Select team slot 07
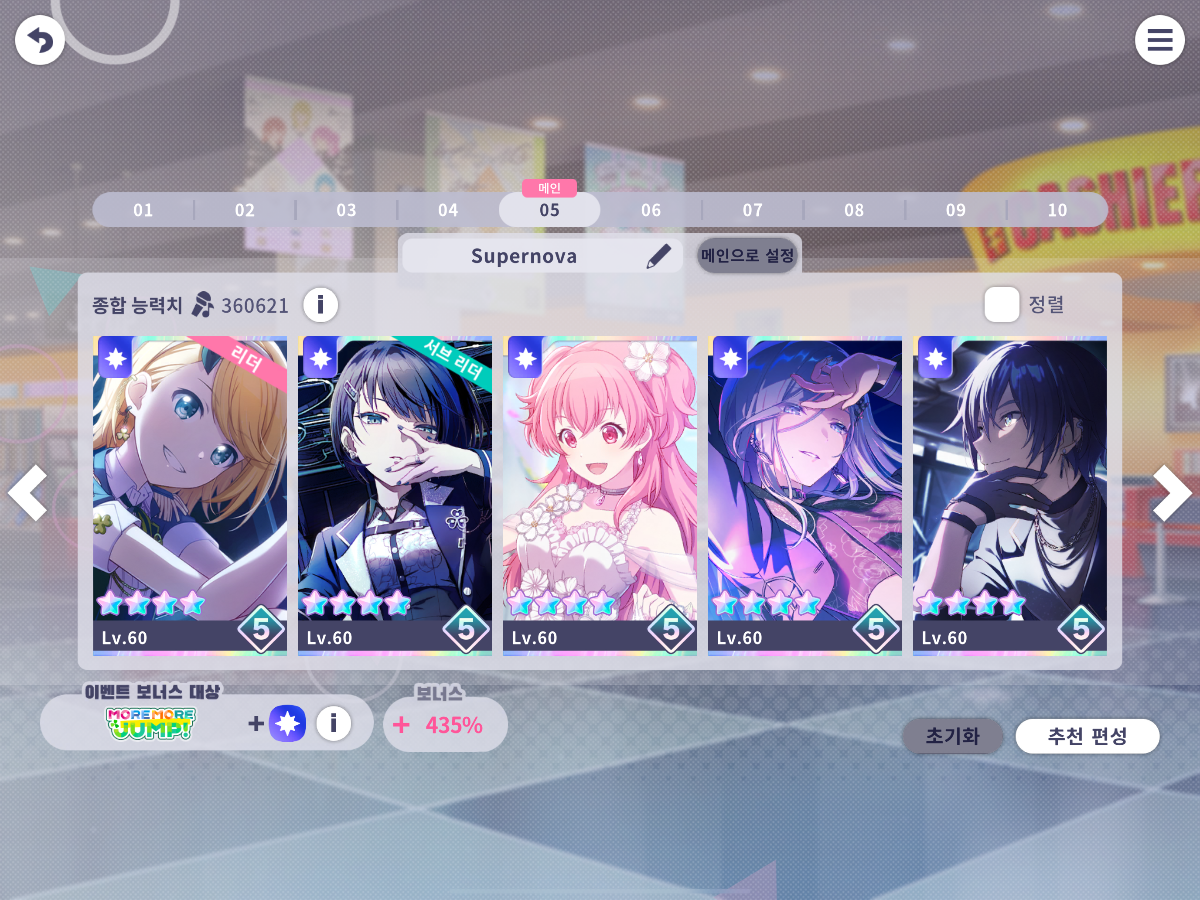 click(x=752, y=210)
